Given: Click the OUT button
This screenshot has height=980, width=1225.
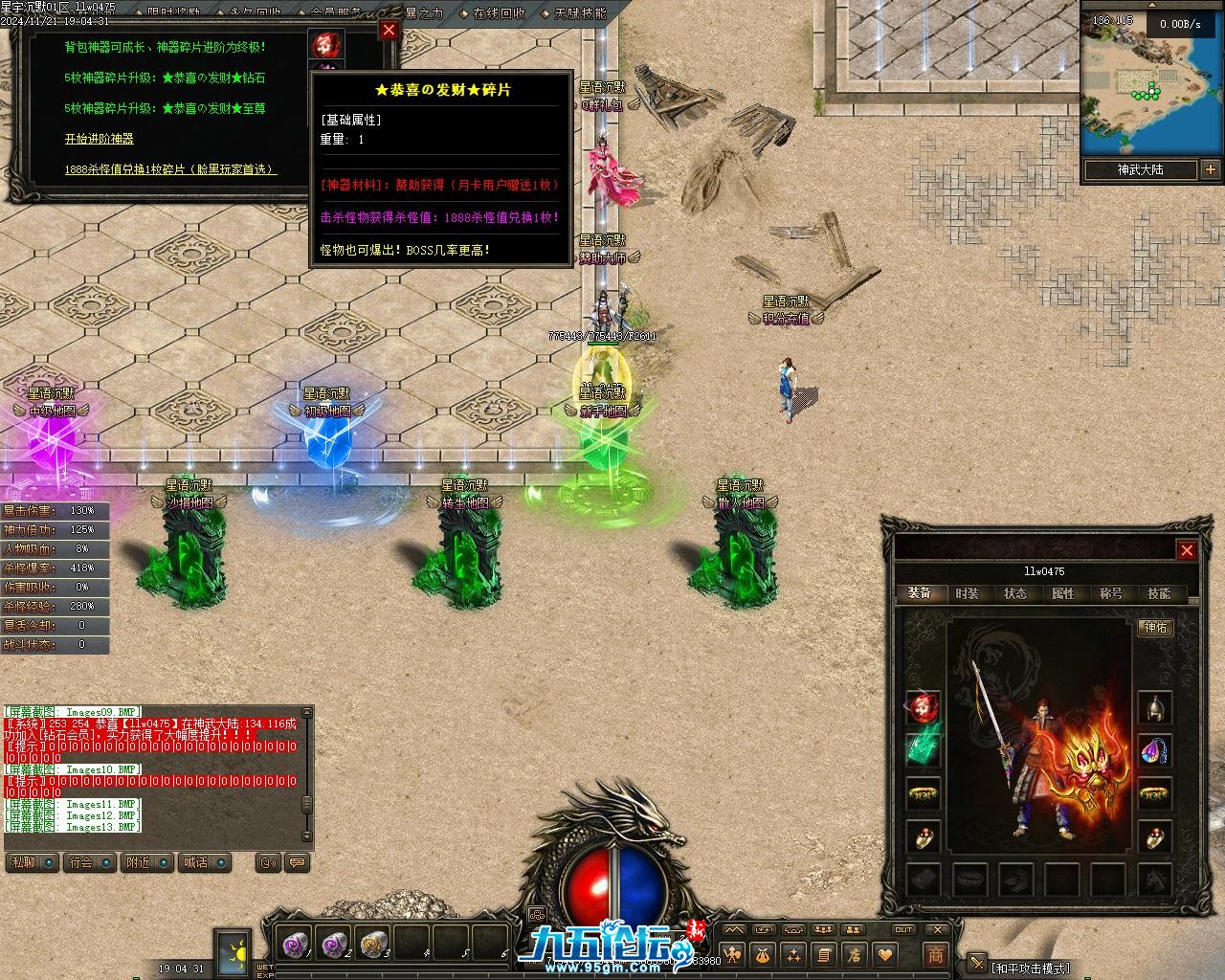Looking at the screenshot, I should pyautogui.click(x=903, y=929).
